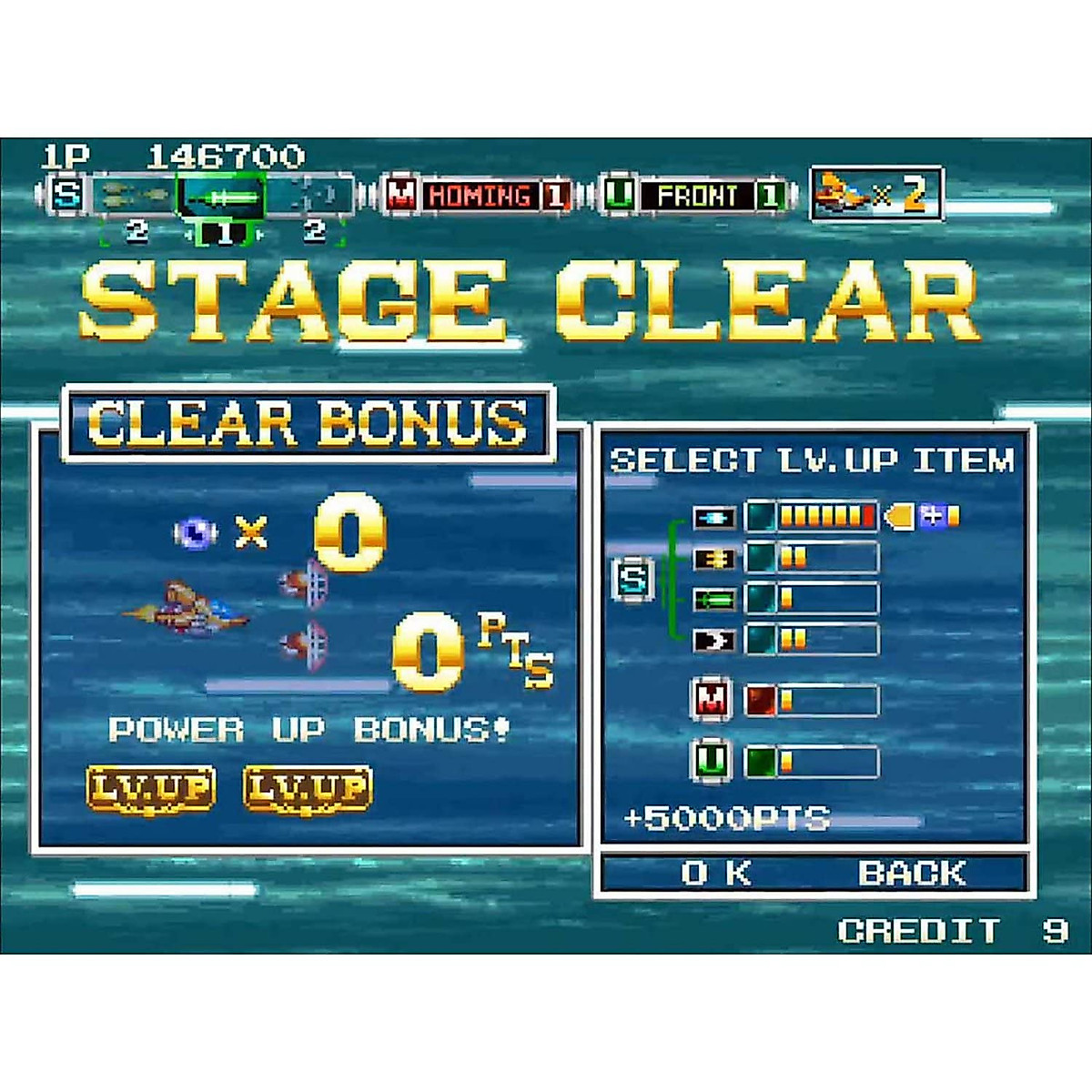Select the HOMING missile indicator

click(480, 196)
